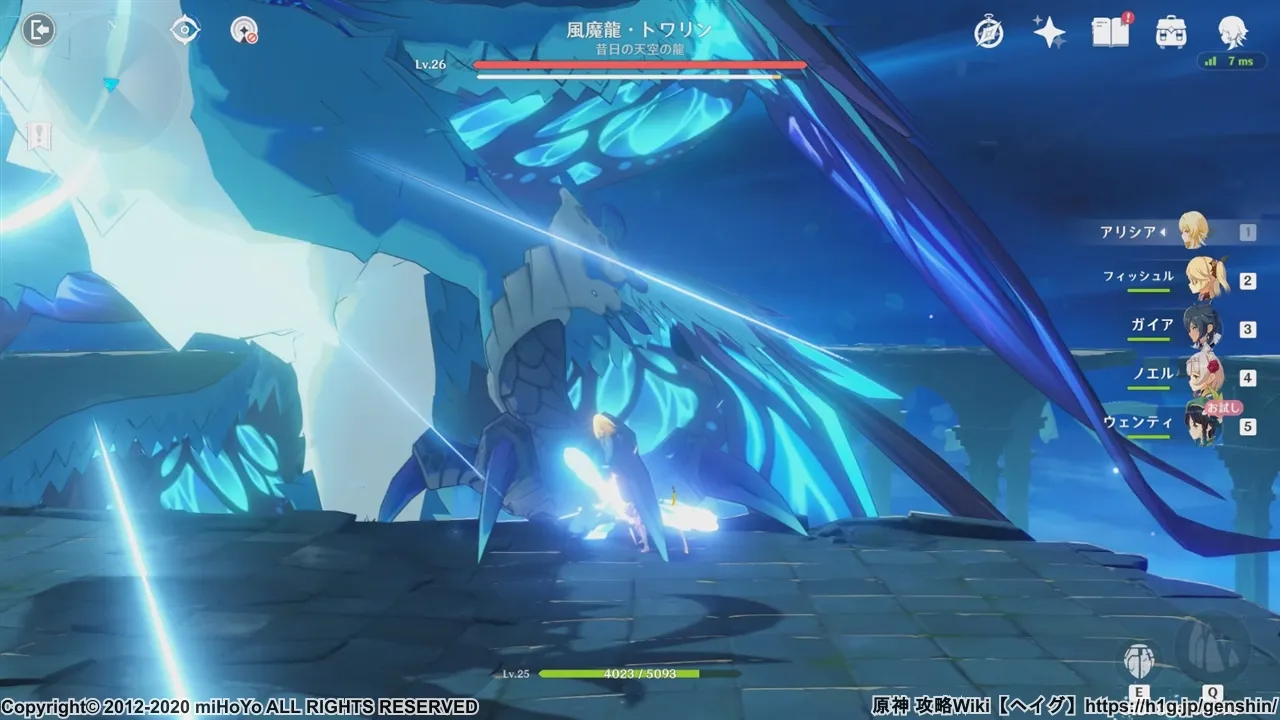Open the character profile head icon
Image resolution: width=1280 pixels, height=720 pixels.
tap(1231, 32)
